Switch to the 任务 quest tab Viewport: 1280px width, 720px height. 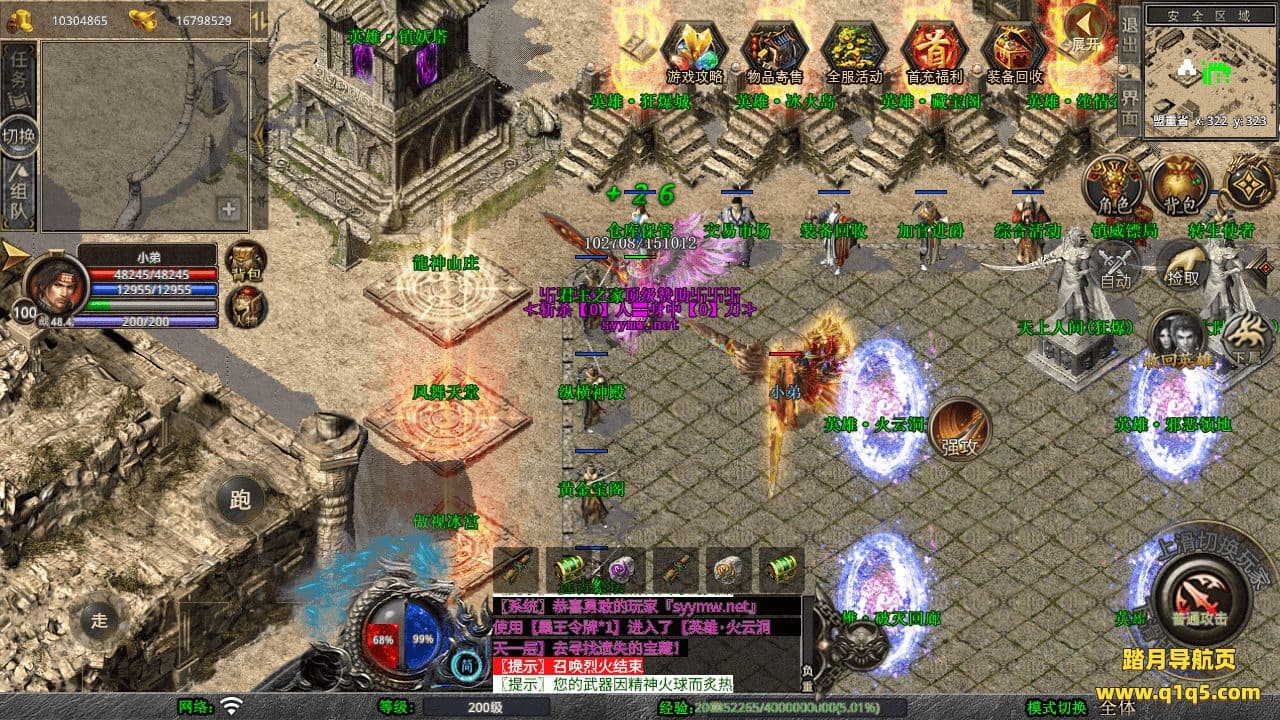(19, 71)
